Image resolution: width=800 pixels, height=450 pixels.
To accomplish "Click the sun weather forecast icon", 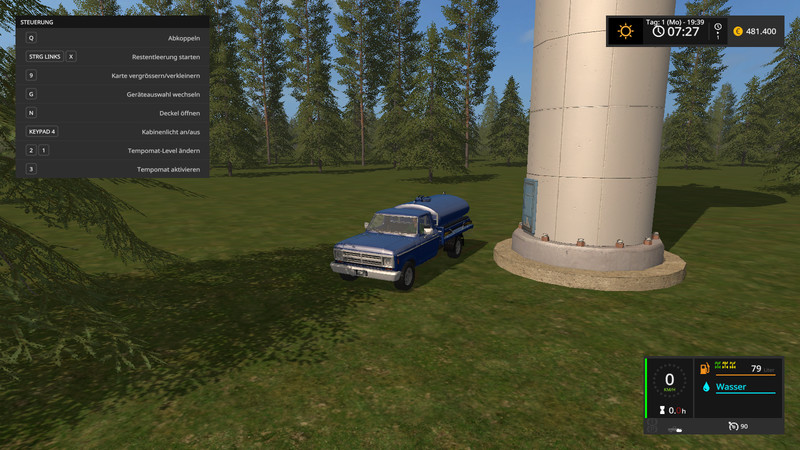I will pyautogui.click(x=626, y=31).
